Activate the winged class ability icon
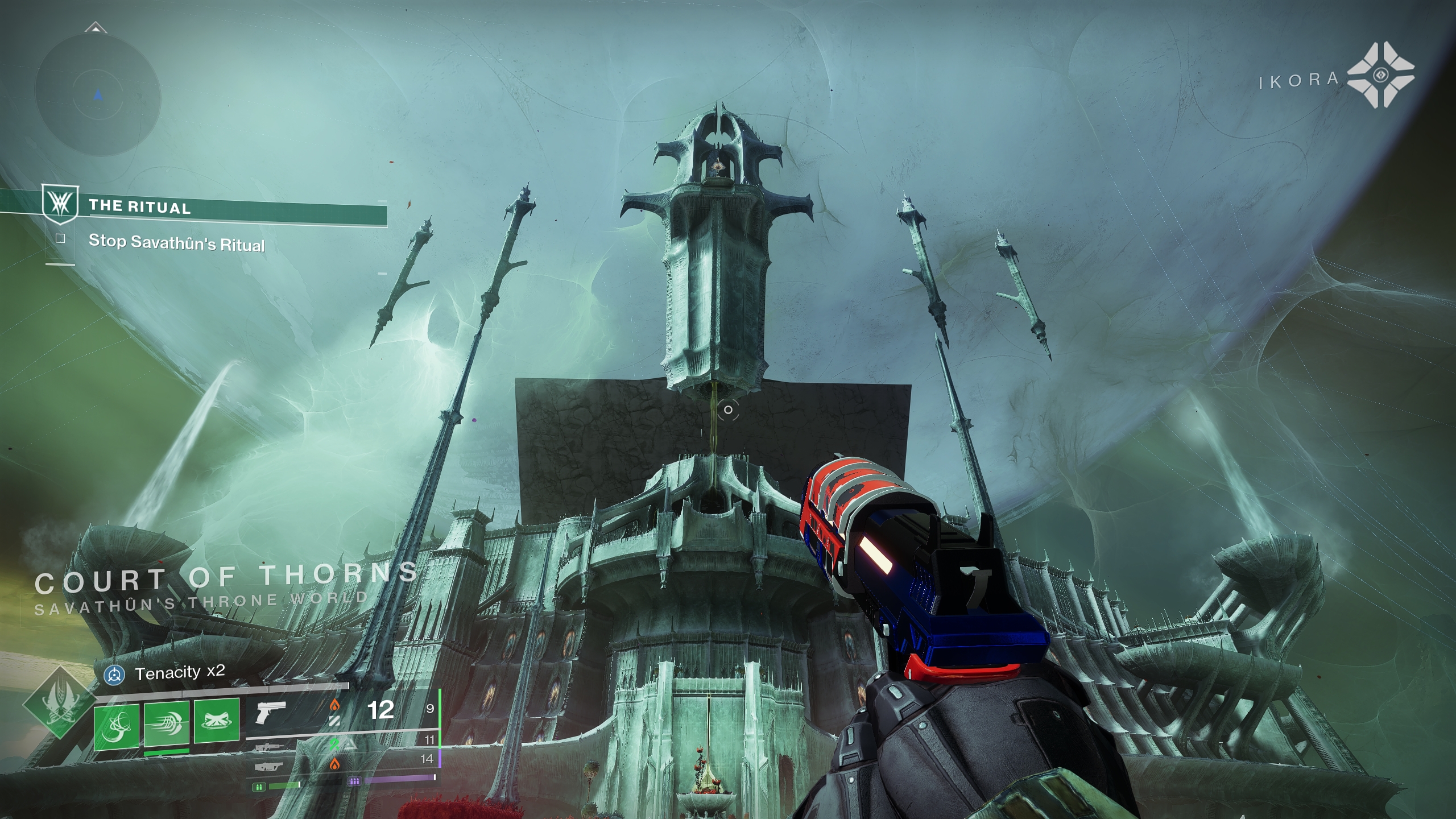Screen dimensions: 1456x819 pos(217,721)
